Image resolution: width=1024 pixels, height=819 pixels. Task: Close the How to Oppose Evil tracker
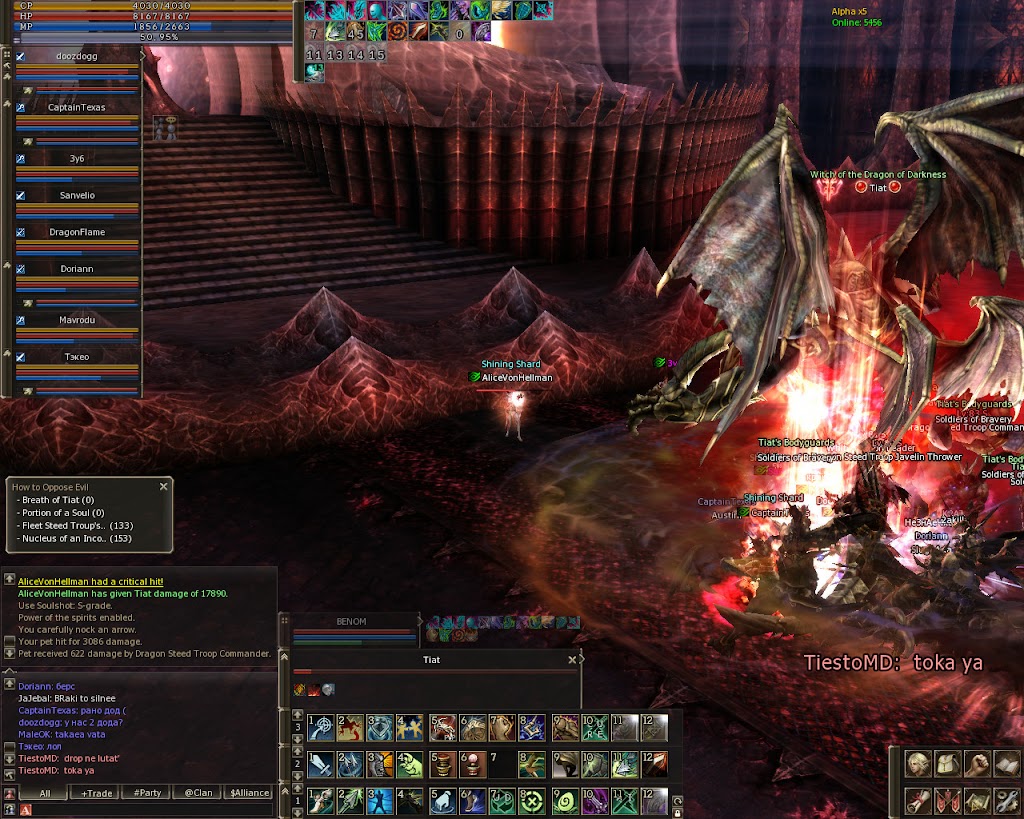pyautogui.click(x=163, y=487)
